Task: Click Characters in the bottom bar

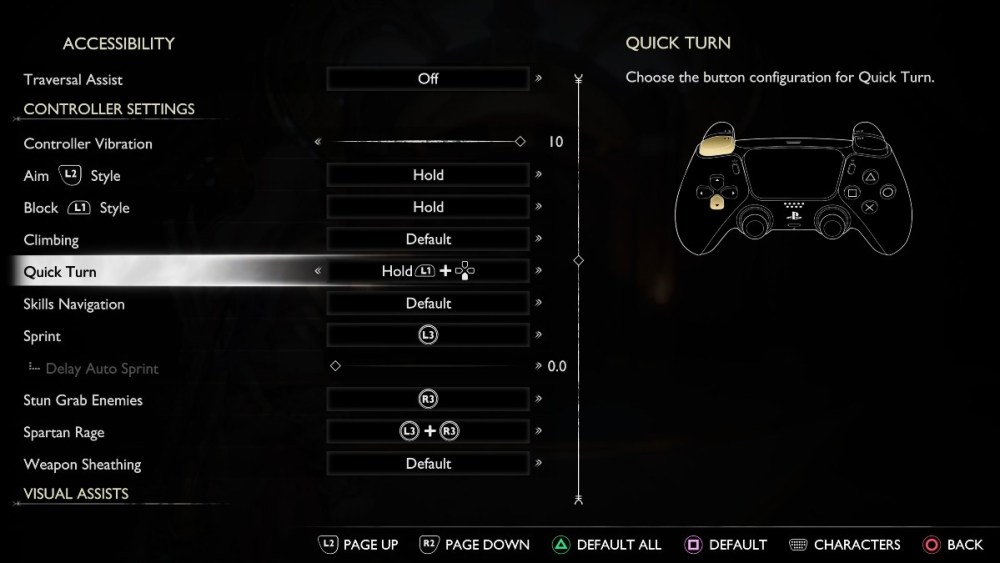Action: coord(845,545)
